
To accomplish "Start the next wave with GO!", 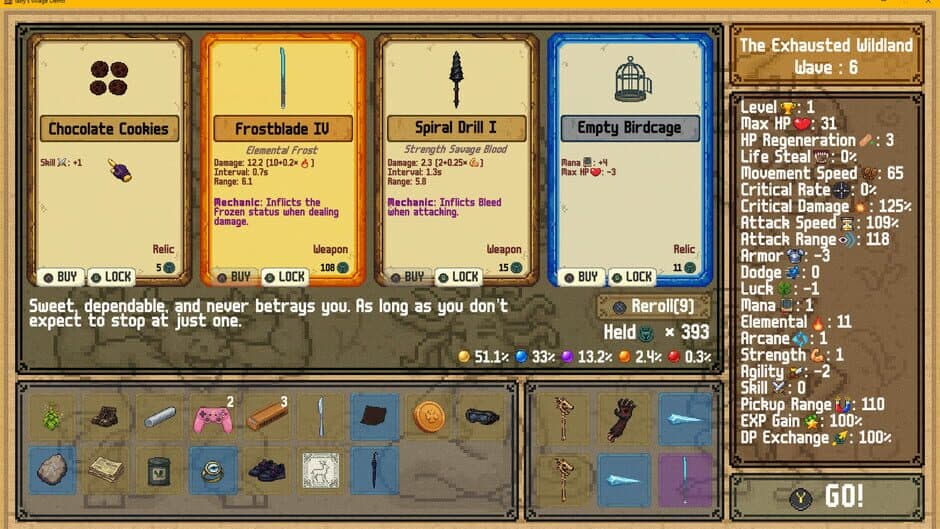I will click(827, 497).
